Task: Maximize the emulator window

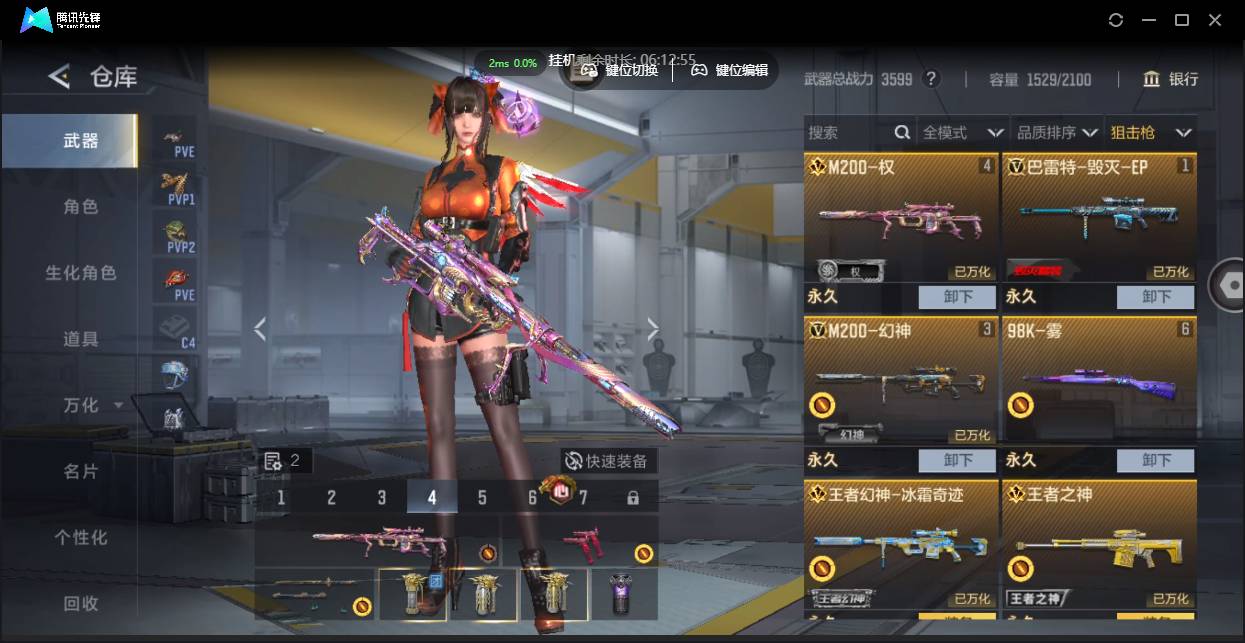Action: coord(1181,20)
